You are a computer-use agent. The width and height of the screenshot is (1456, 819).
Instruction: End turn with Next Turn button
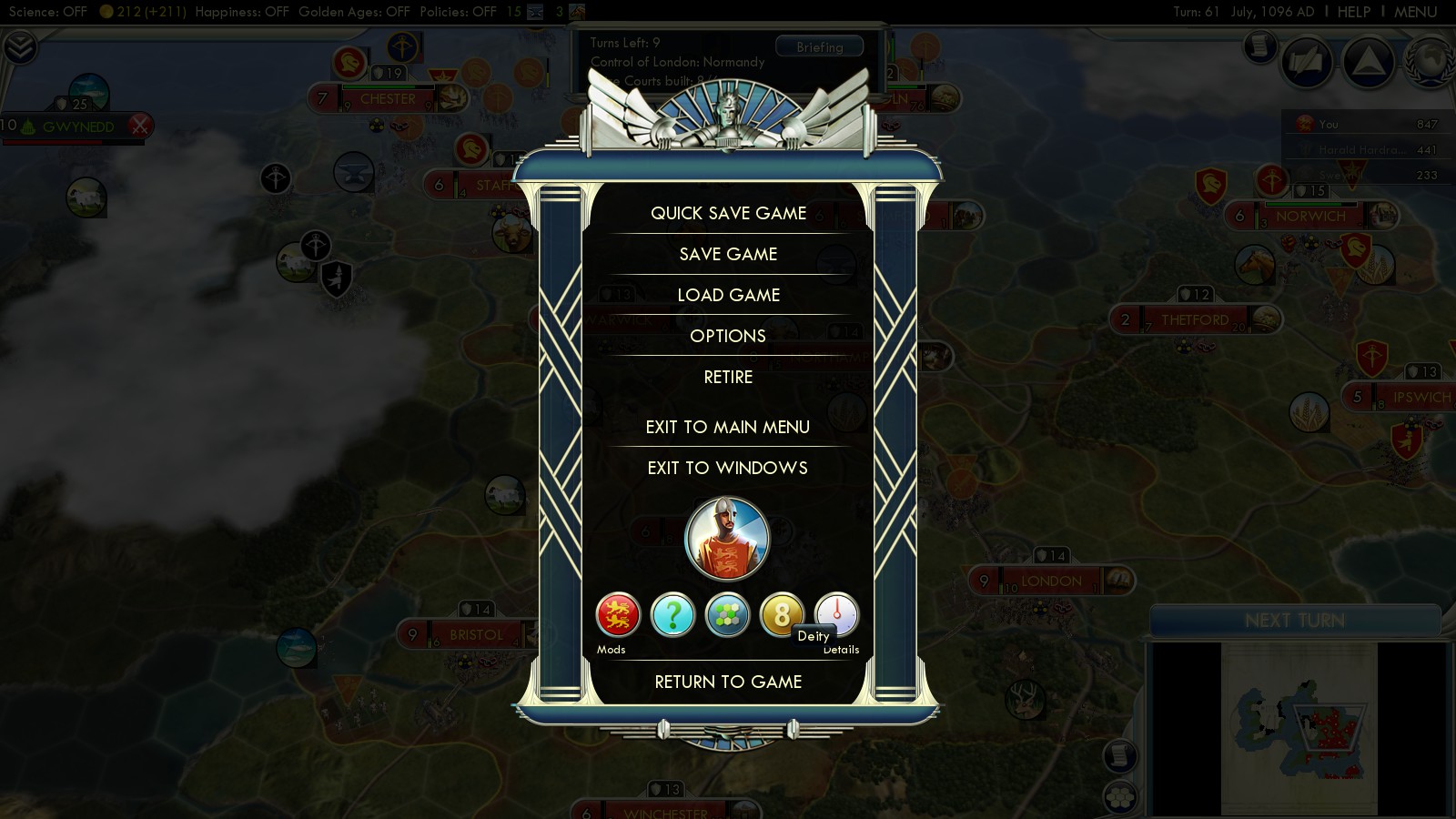[1294, 621]
